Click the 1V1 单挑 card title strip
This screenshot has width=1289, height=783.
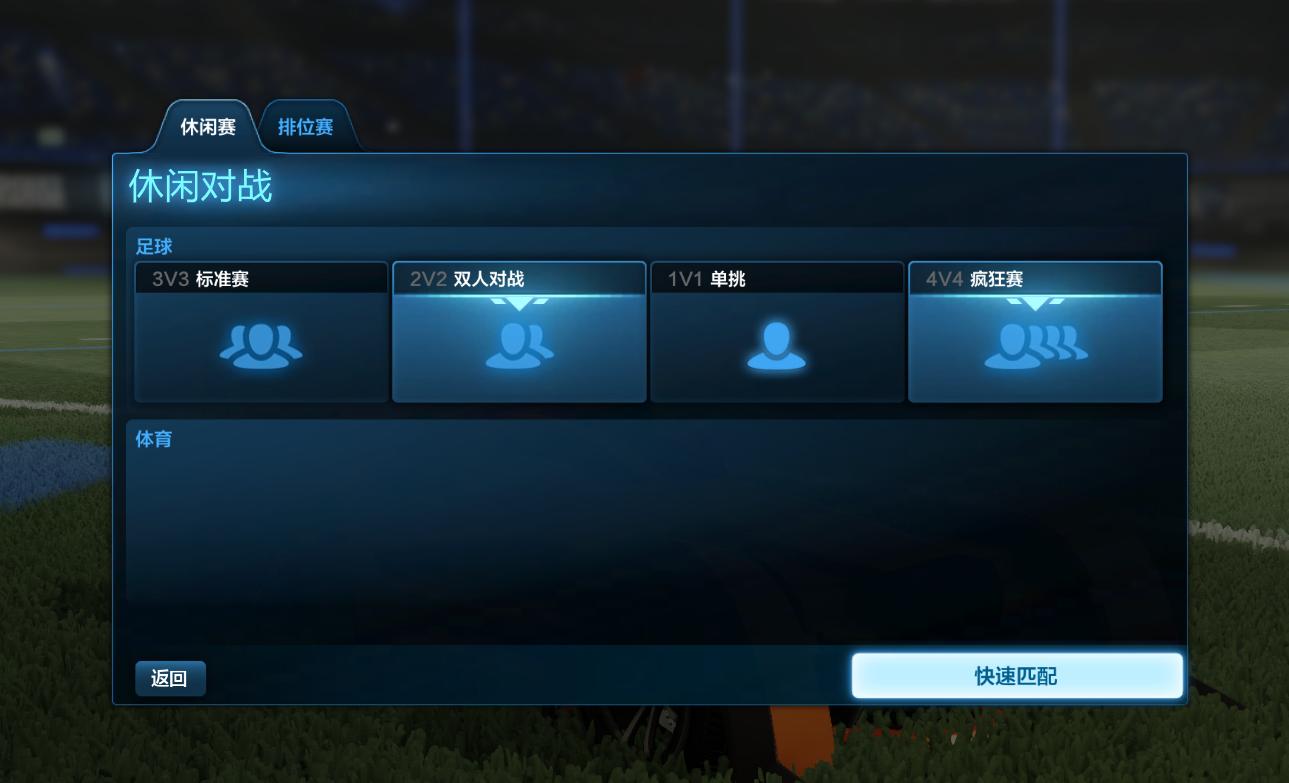(x=776, y=277)
